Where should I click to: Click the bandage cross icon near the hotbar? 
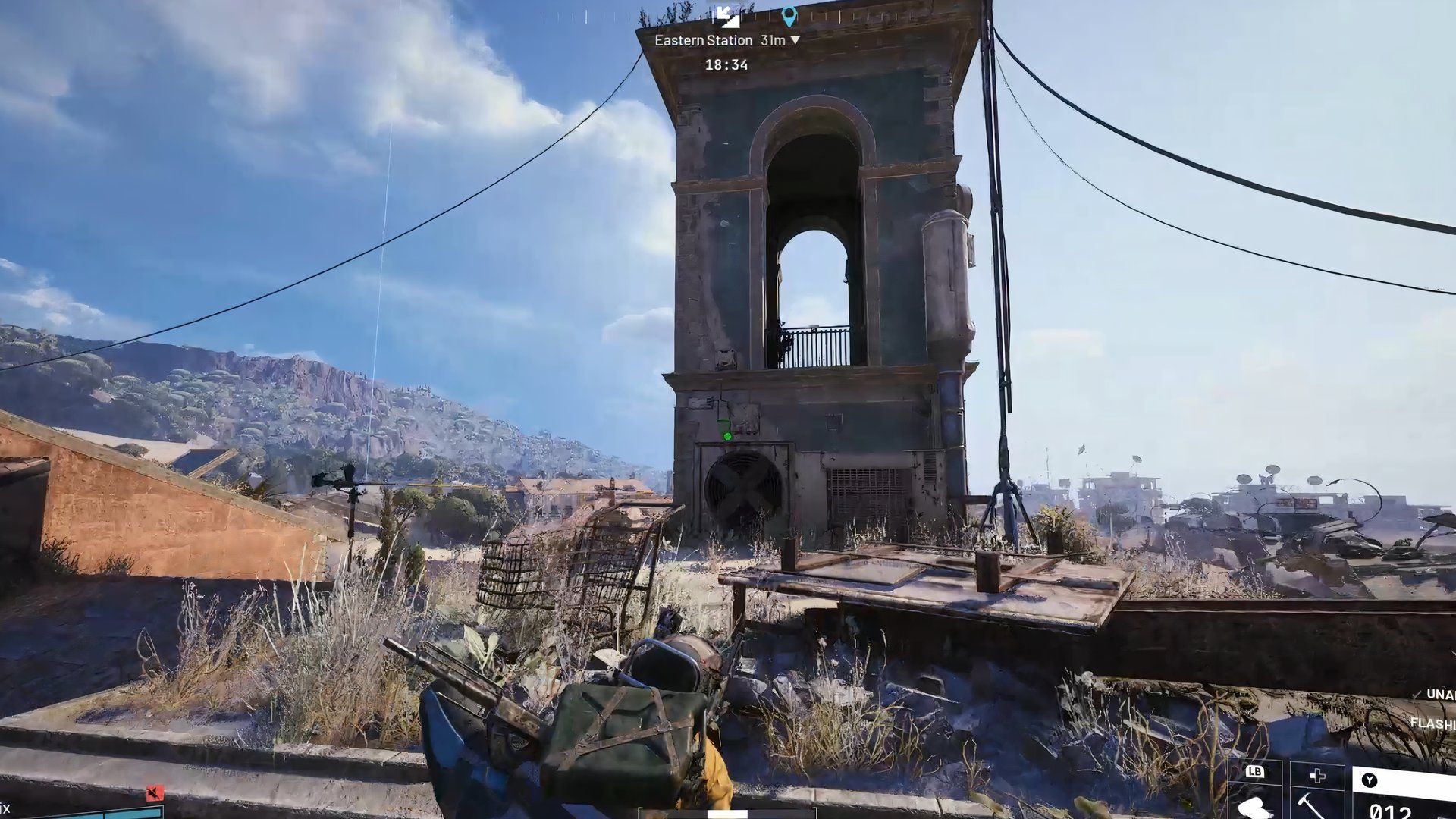click(1317, 775)
